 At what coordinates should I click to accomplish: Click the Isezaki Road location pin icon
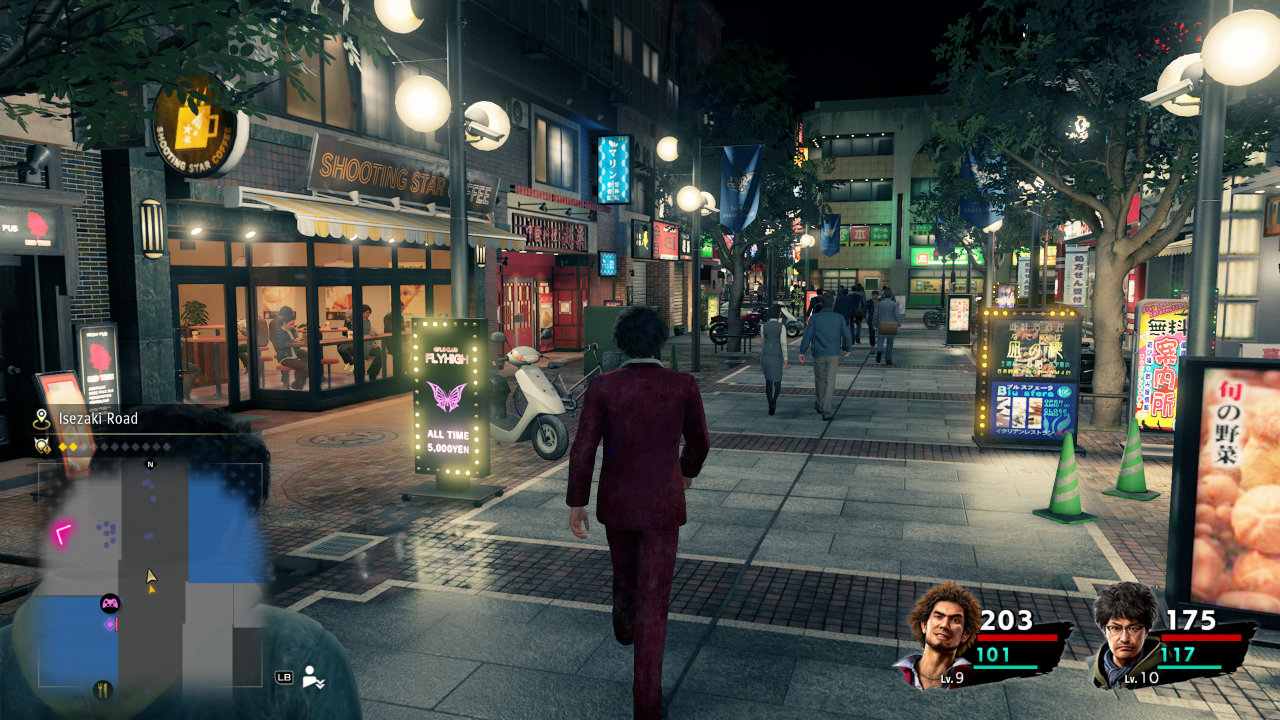click(41, 419)
